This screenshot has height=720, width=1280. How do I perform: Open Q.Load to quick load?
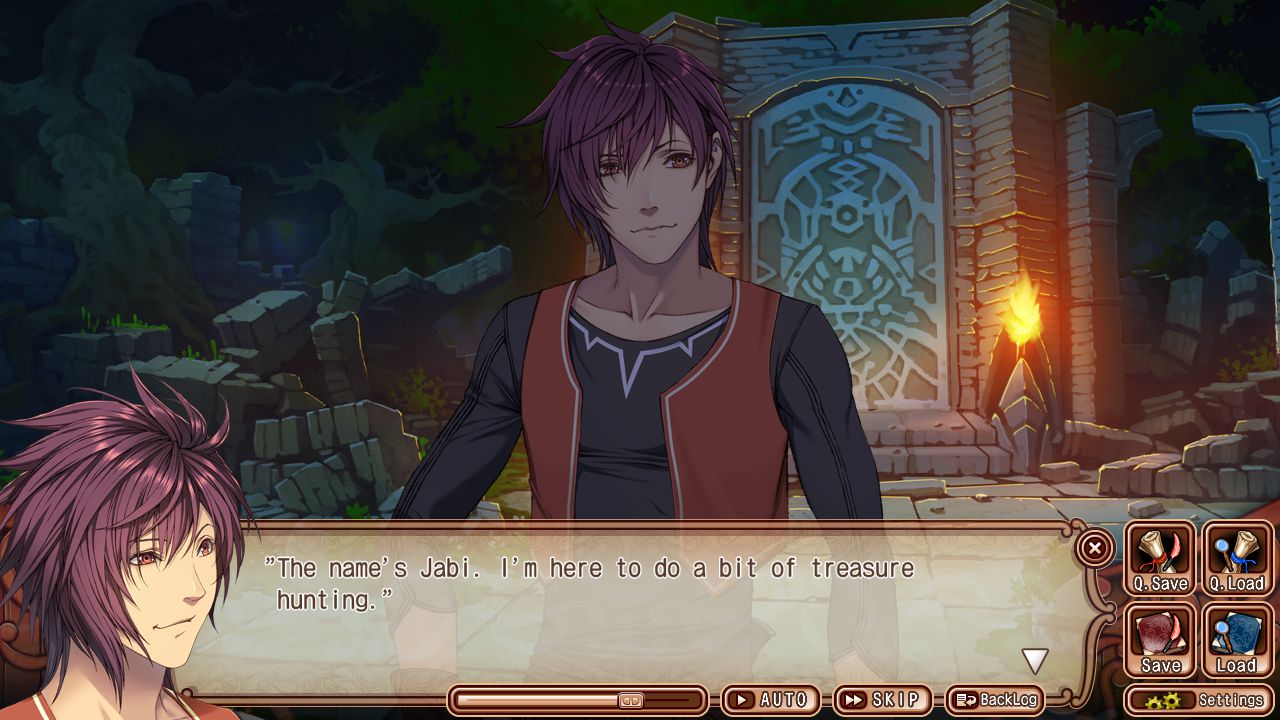pyautogui.click(x=1237, y=559)
